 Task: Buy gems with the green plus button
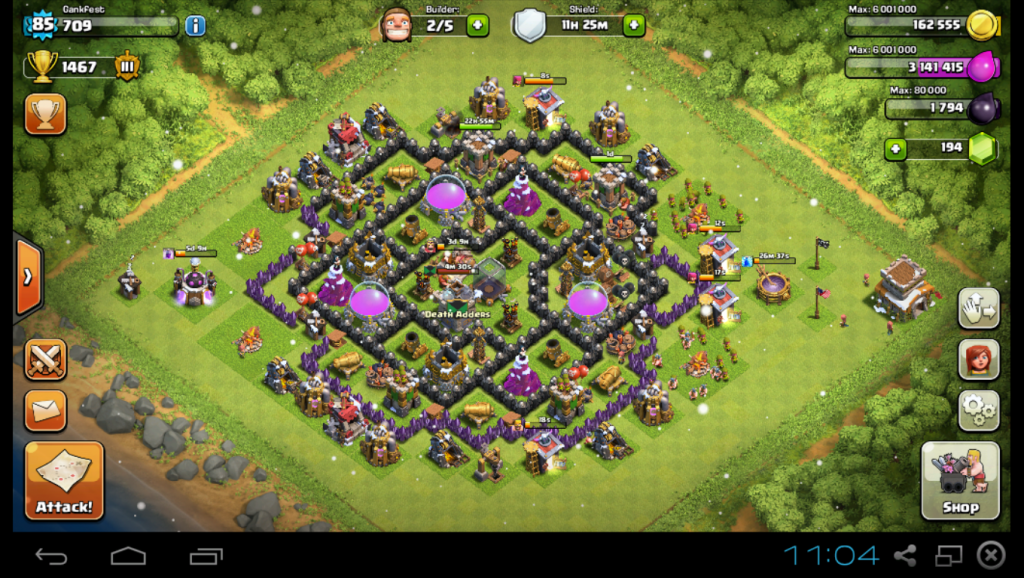pyautogui.click(x=897, y=149)
